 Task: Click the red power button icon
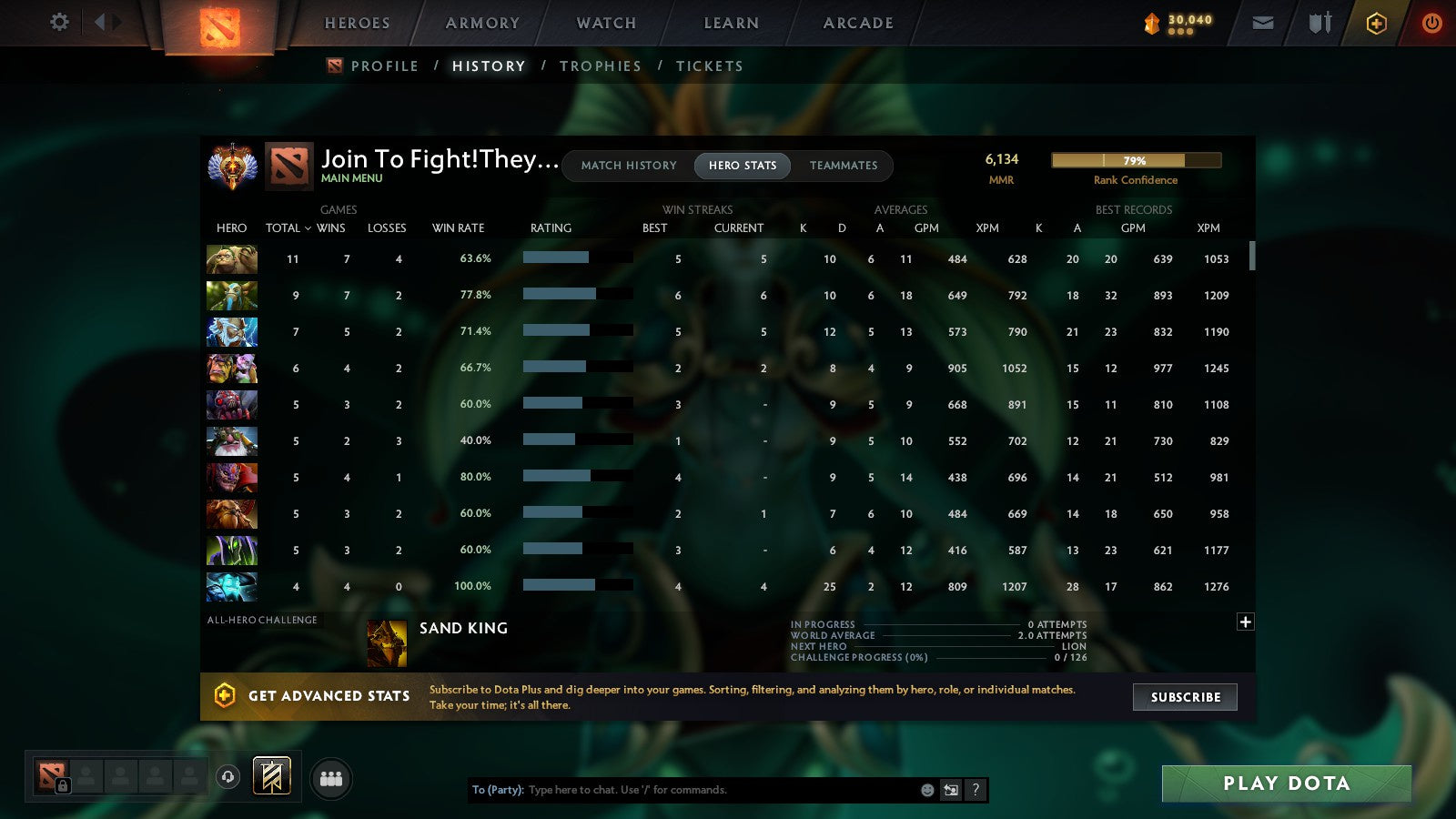click(x=1431, y=23)
